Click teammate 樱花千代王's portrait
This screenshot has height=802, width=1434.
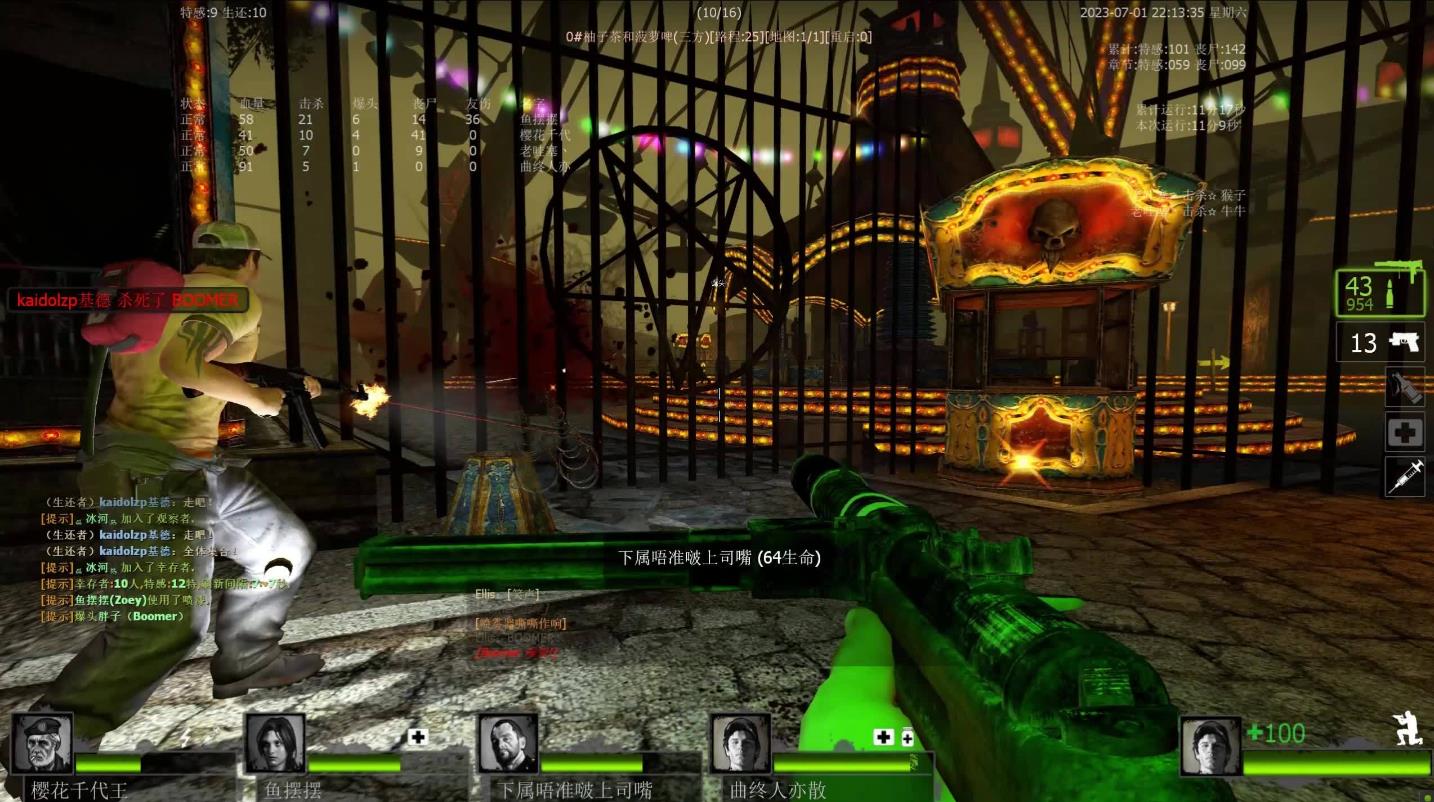42,743
